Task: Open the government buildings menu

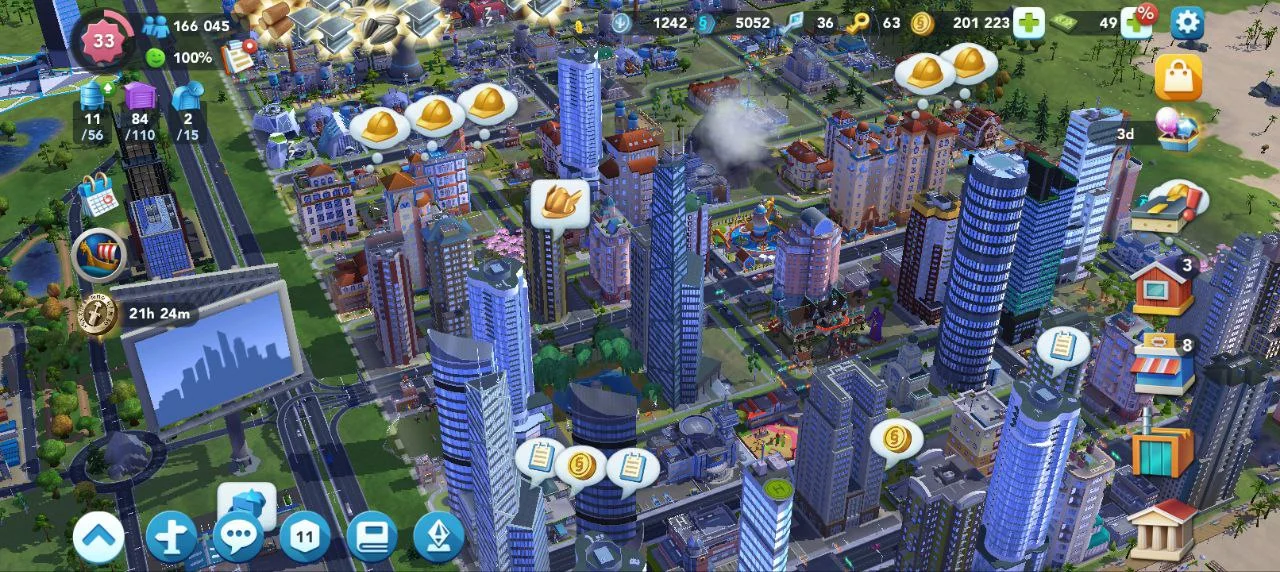Action: (x=1161, y=528)
